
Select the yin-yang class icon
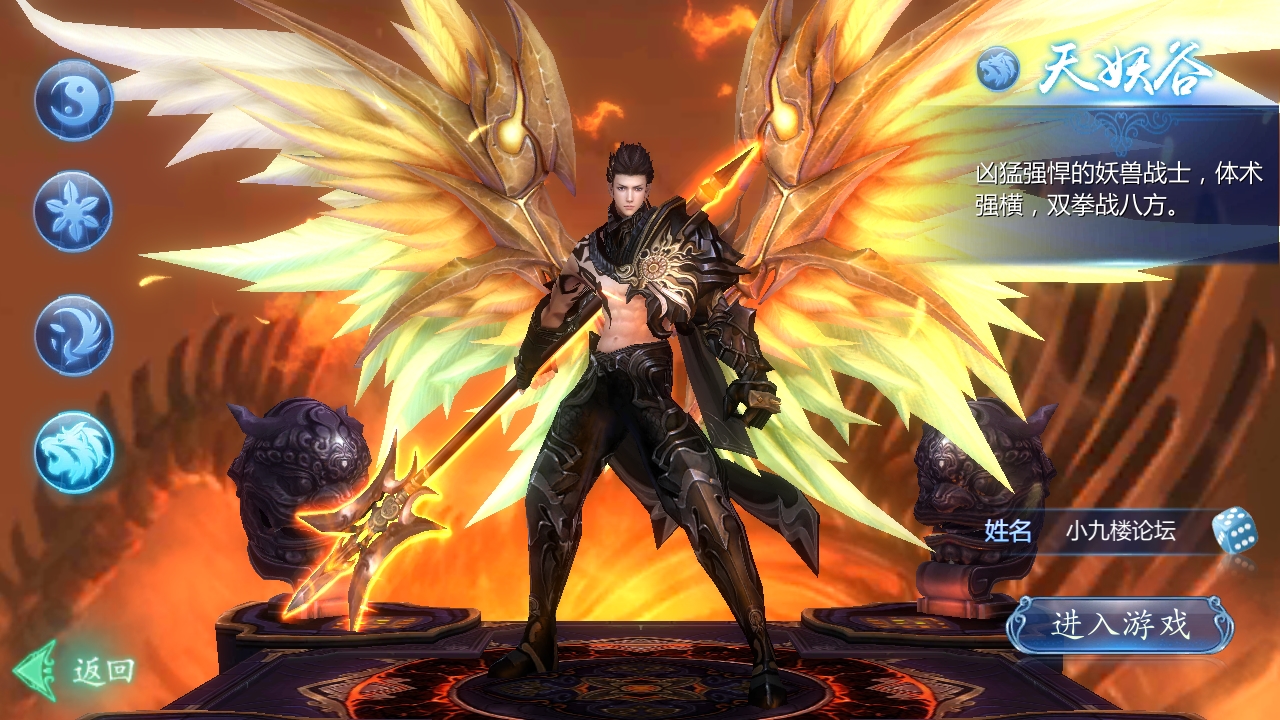[73, 100]
